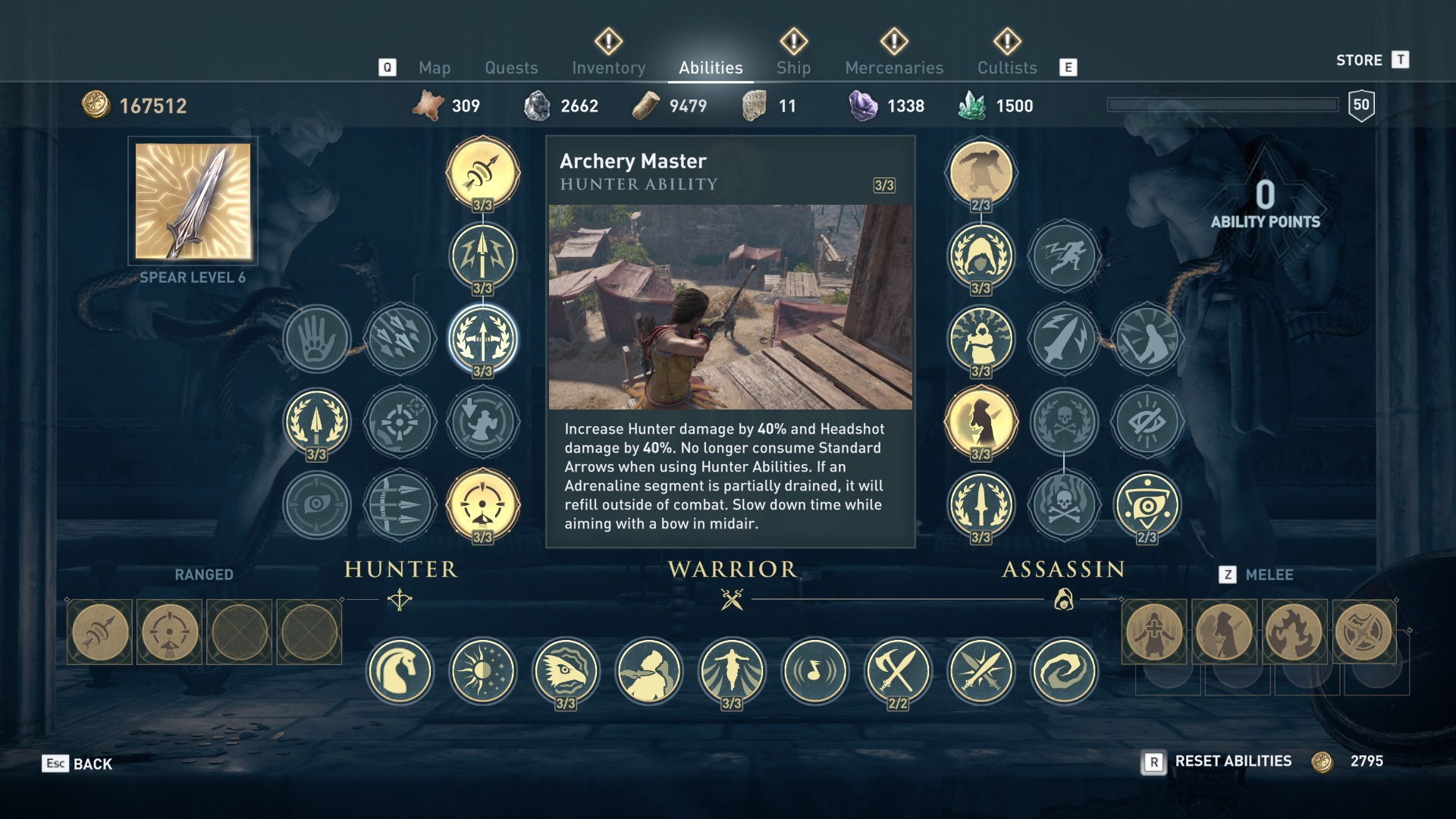The height and width of the screenshot is (819, 1456).
Task: Select the crossed-out eye Assassin ability
Action: 1147,422
